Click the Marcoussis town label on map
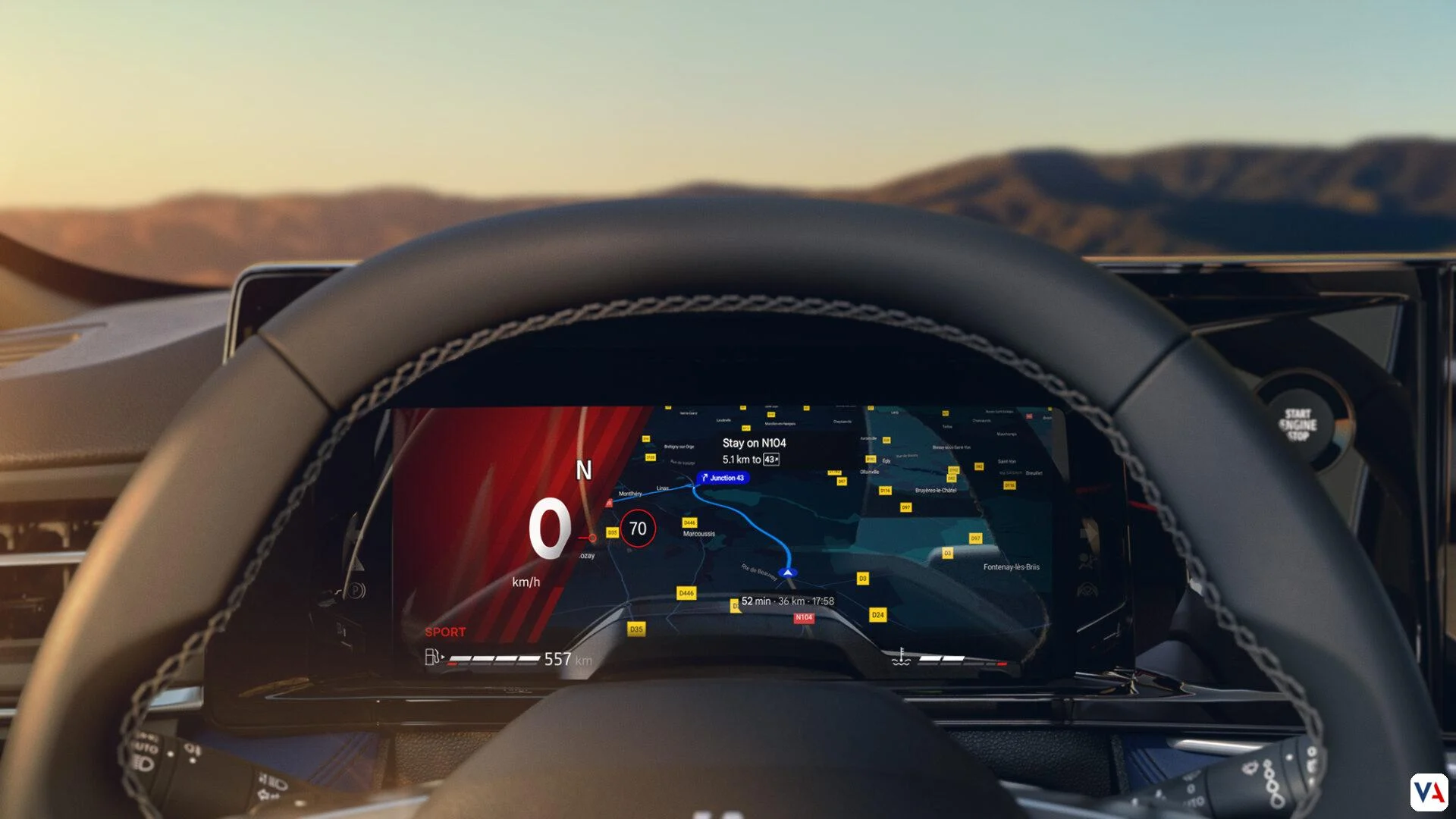Image resolution: width=1456 pixels, height=819 pixels. [x=698, y=534]
